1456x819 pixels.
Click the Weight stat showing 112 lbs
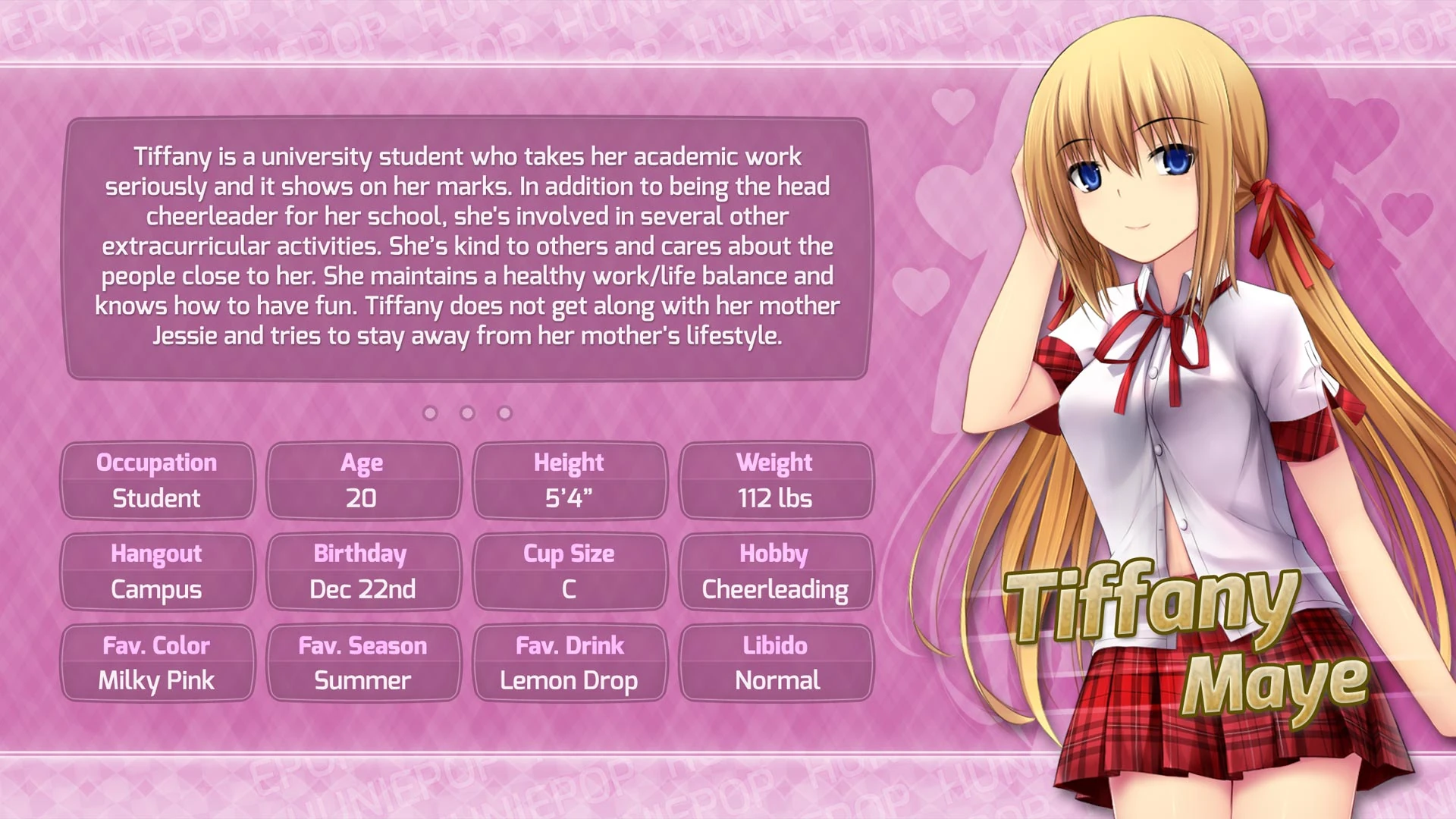pos(775,480)
